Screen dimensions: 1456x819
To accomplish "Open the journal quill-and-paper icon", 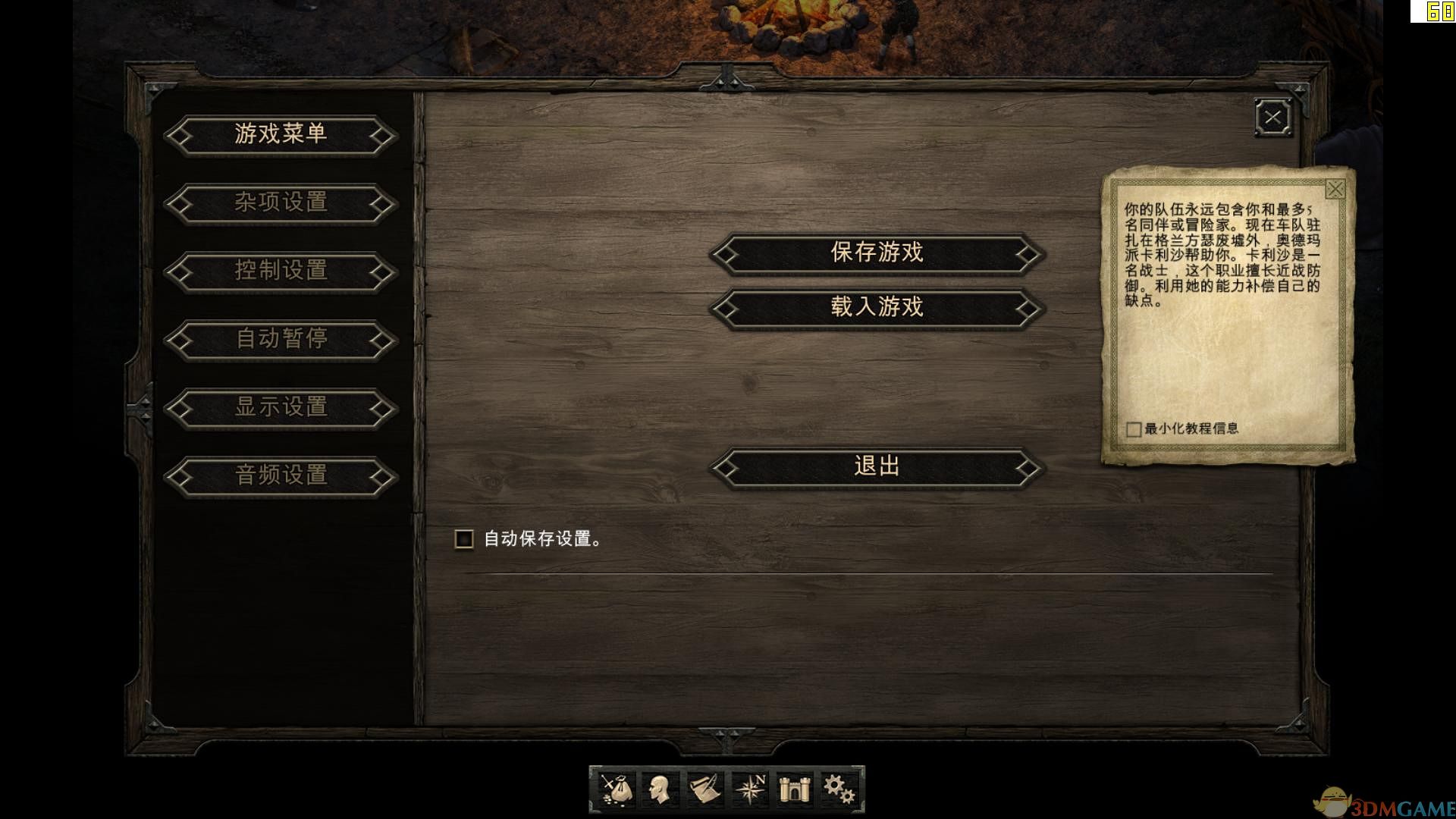I will coord(704,789).
